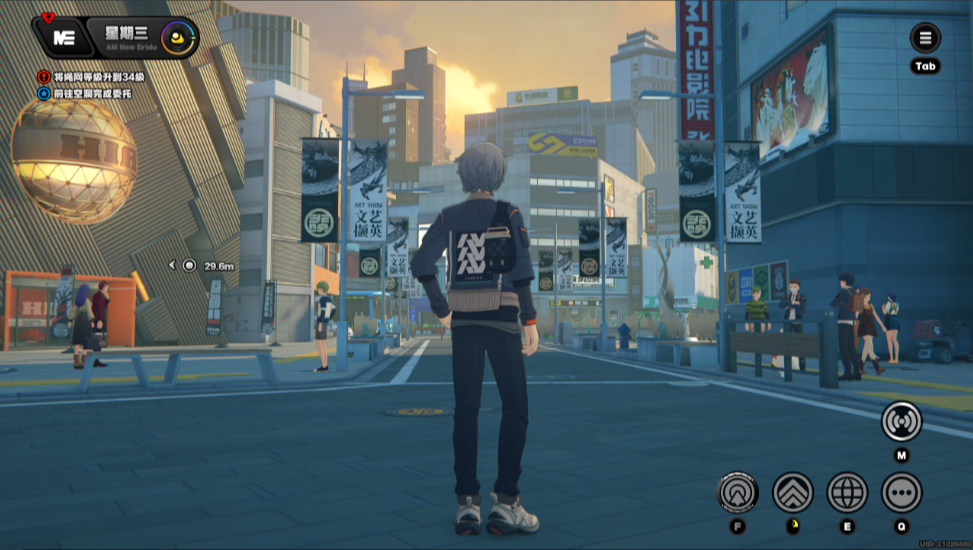
Task: Tap the double chevron button
Action: [x=793, y=493]
